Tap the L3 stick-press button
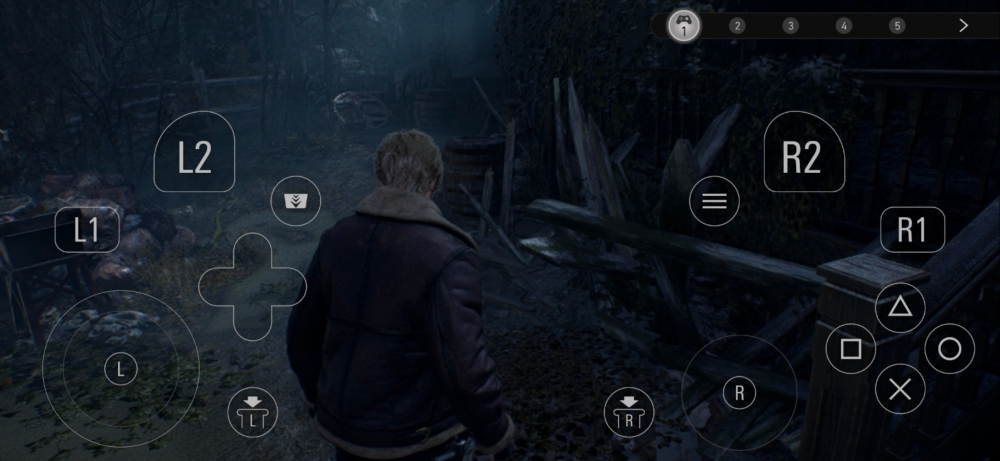 (252, 411)
